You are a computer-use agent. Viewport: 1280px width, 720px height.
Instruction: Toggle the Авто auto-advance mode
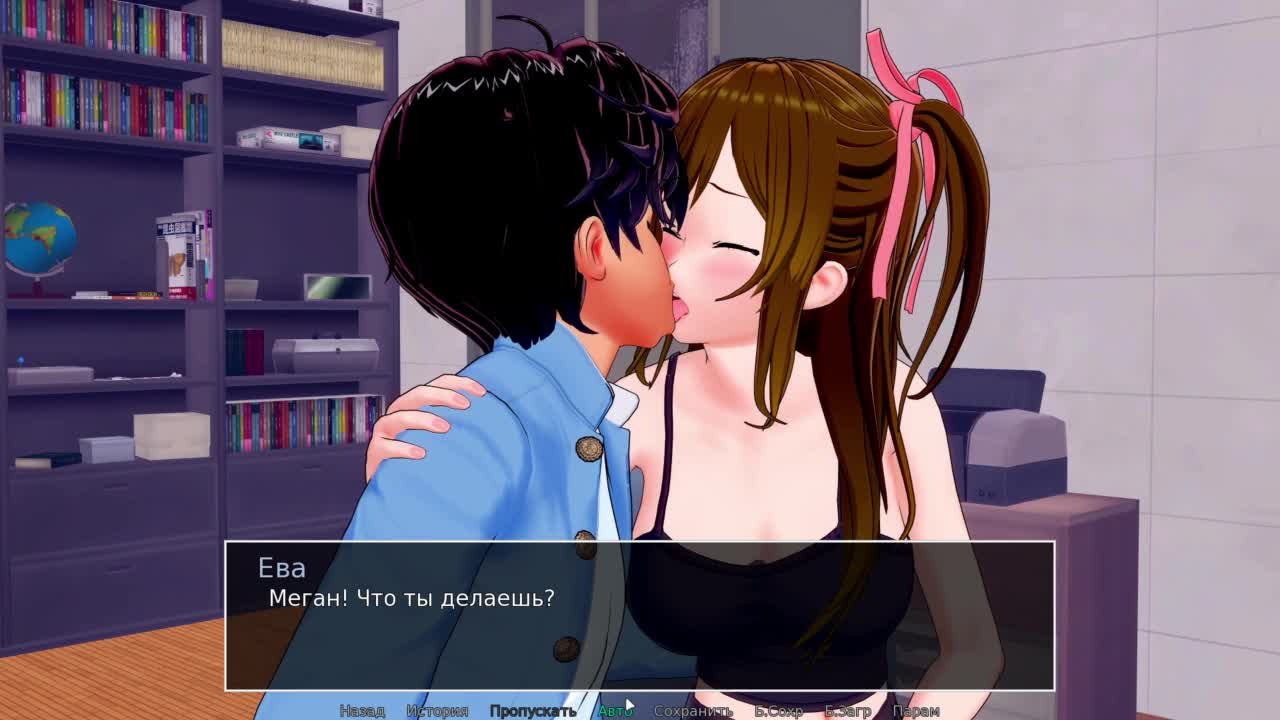[x=614, y=711]
